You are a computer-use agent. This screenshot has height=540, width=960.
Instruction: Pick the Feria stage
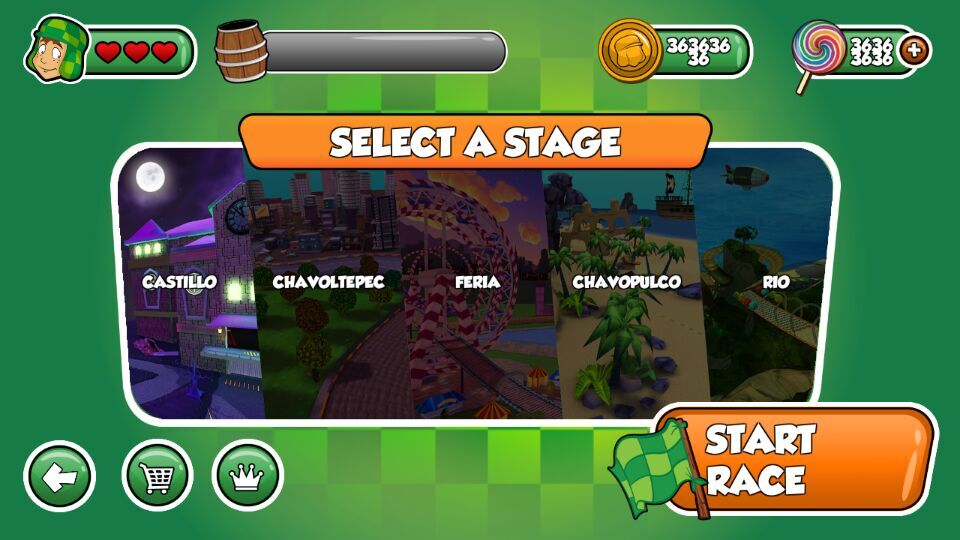(x=476, y=290)
